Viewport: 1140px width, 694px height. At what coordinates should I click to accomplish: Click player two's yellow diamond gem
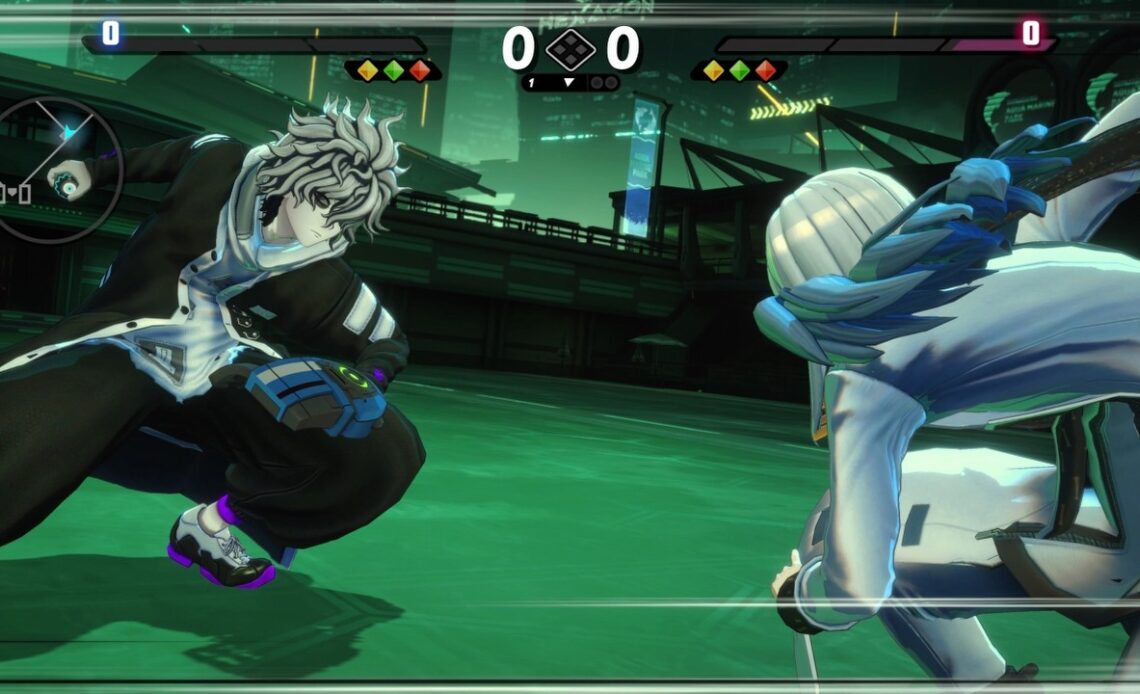coord(713,70)
